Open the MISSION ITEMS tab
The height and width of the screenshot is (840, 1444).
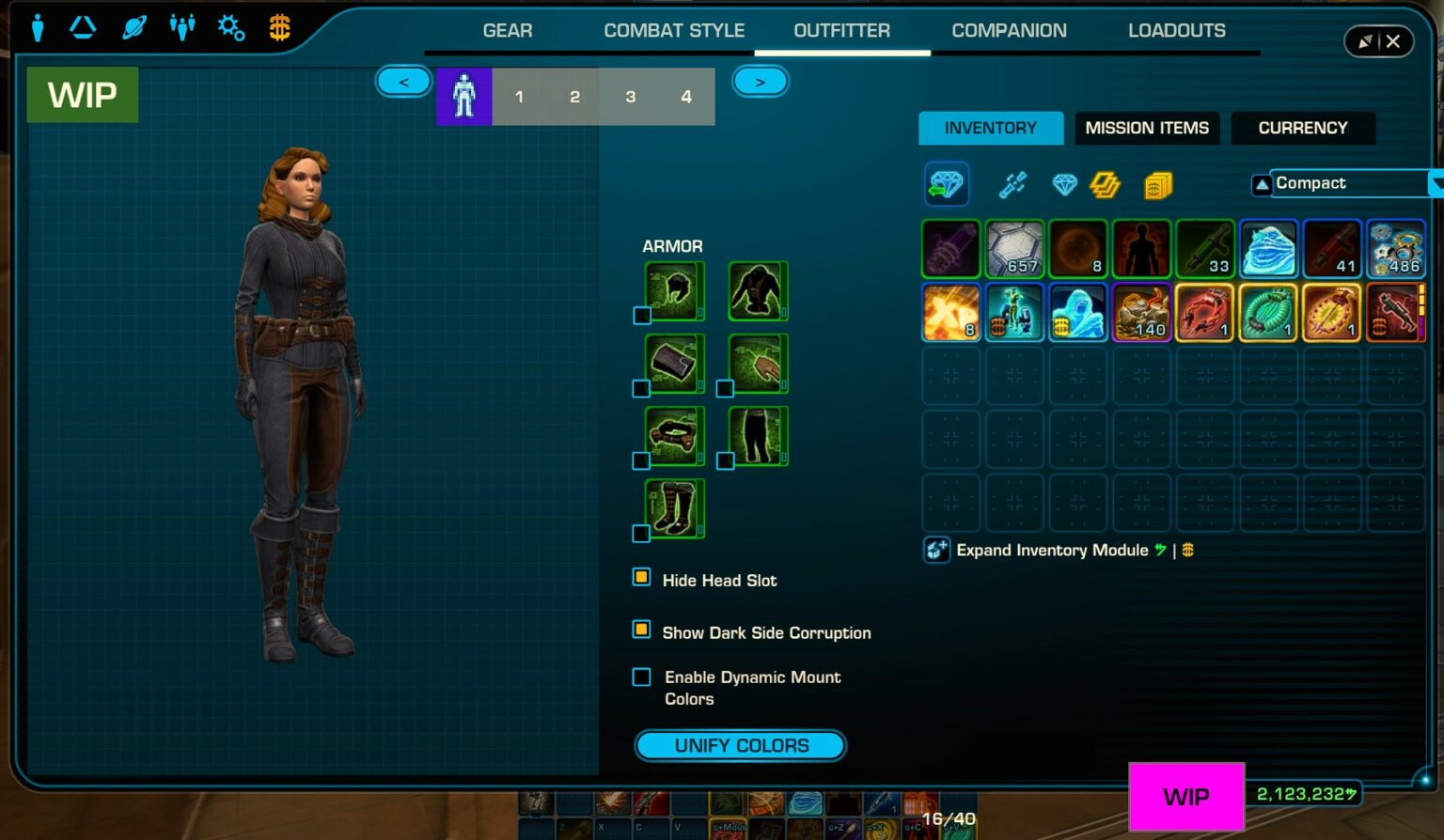[1146, 128]
